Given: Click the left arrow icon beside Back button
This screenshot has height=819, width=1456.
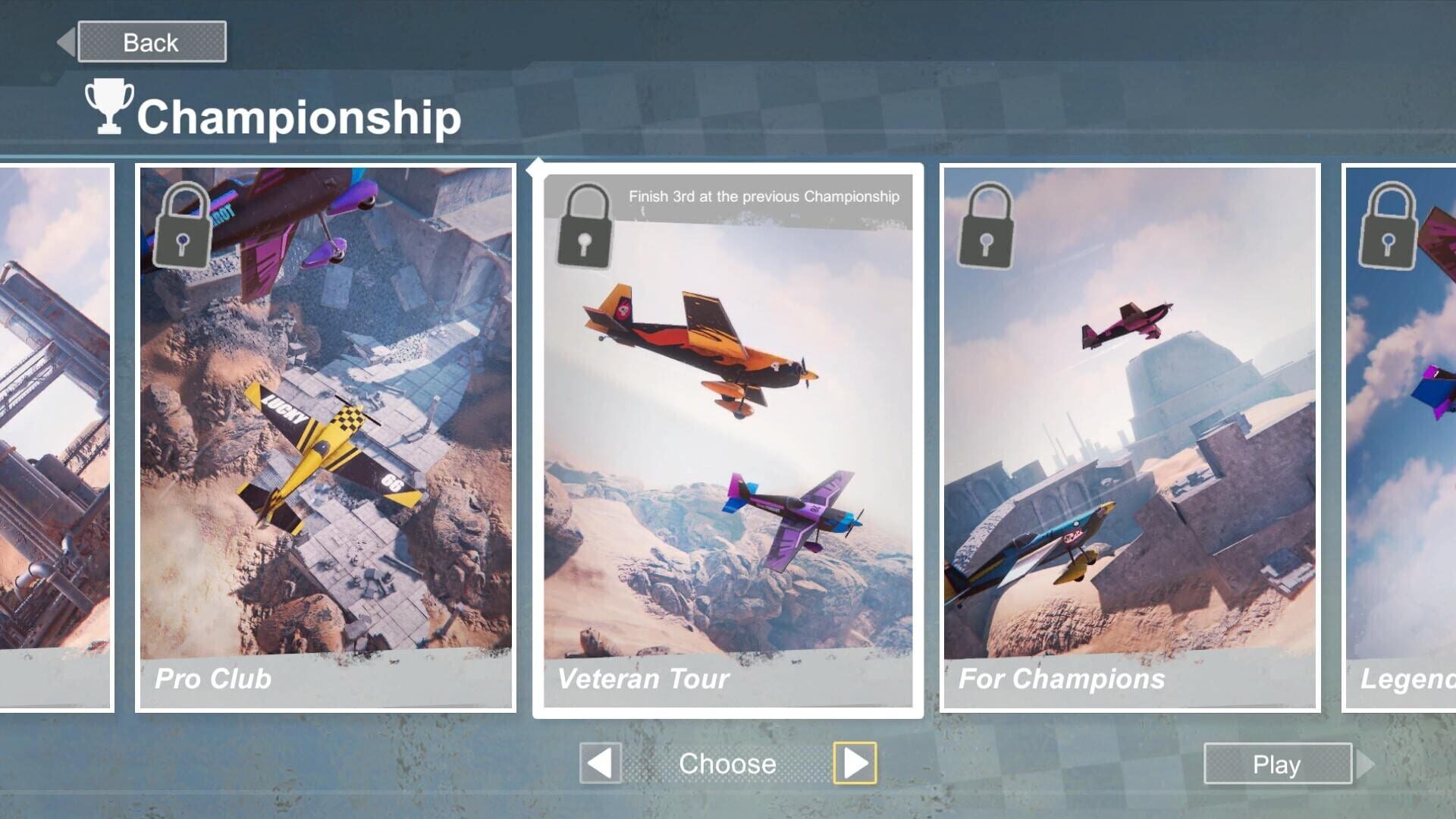Looking at the screenshot, I should point(67,41).
